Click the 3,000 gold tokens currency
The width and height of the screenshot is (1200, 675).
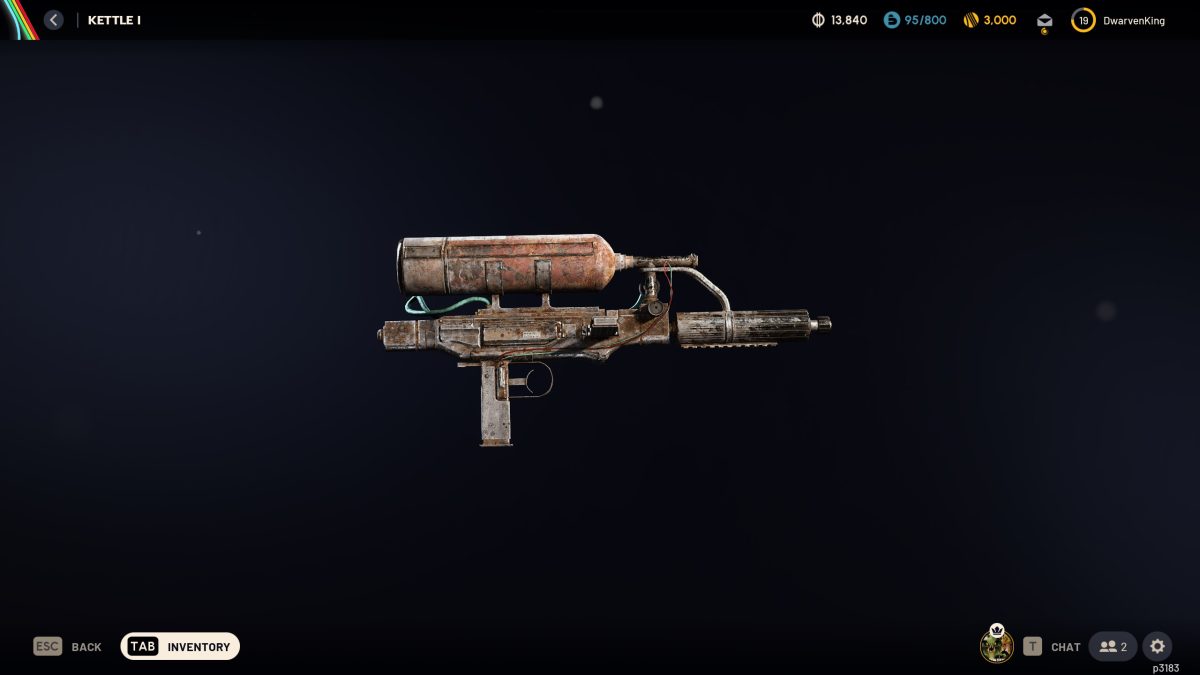[x=989, y=20]
